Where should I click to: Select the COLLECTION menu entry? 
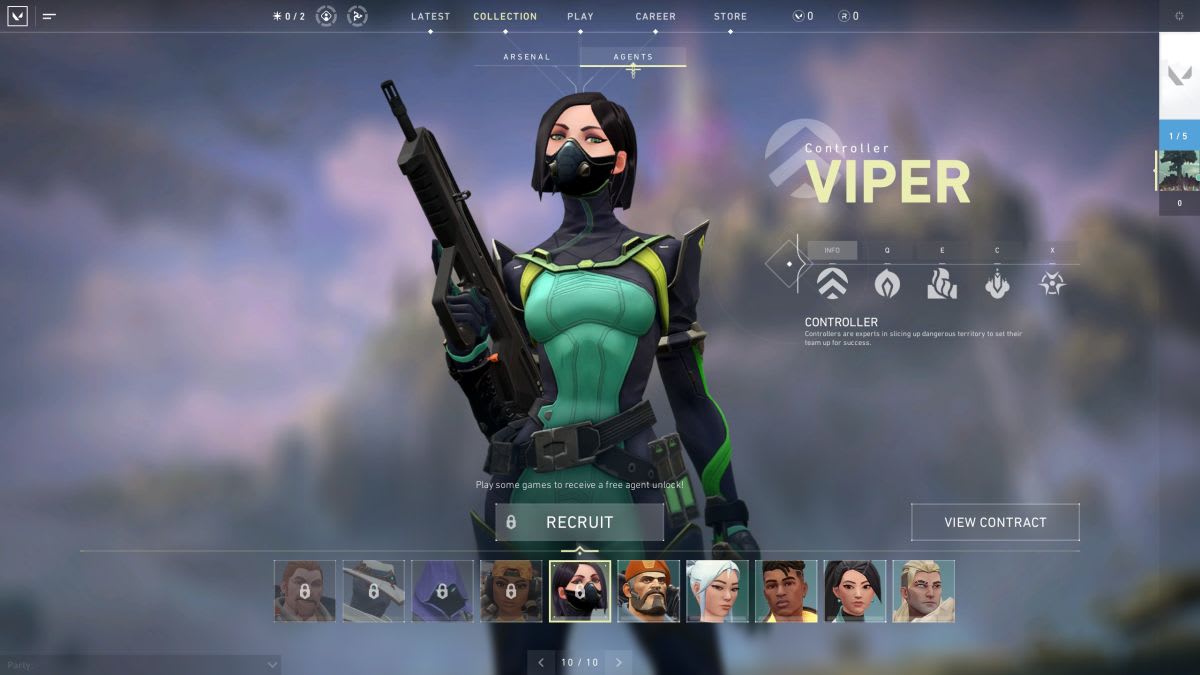pos(505,17)
